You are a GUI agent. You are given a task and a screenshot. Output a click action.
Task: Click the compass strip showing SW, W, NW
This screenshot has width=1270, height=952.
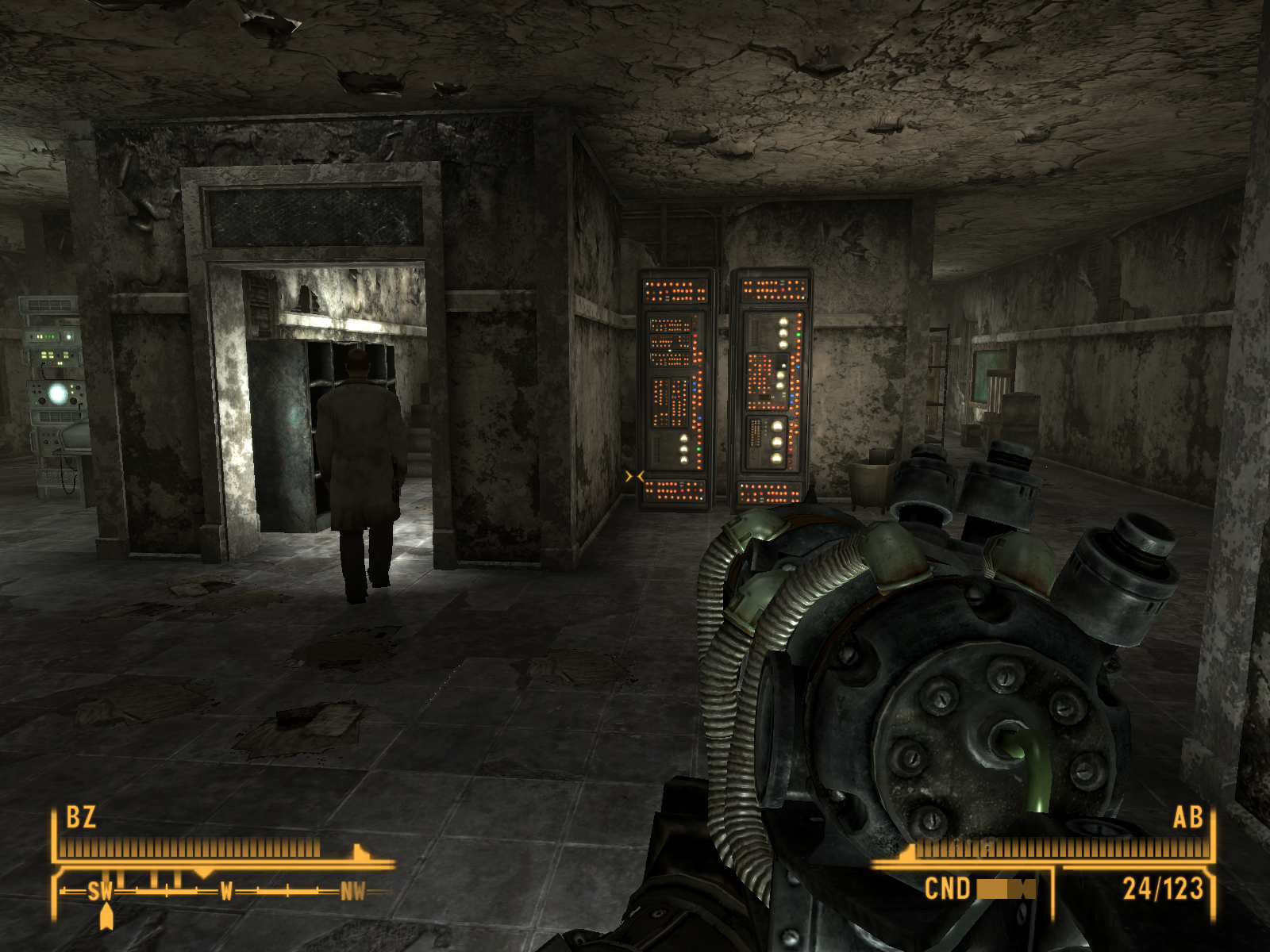pos(226,892)
